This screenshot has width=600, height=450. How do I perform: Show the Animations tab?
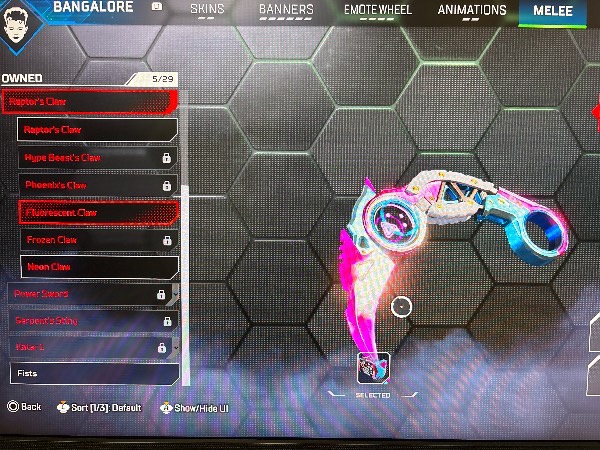click(x=473, y=10)
